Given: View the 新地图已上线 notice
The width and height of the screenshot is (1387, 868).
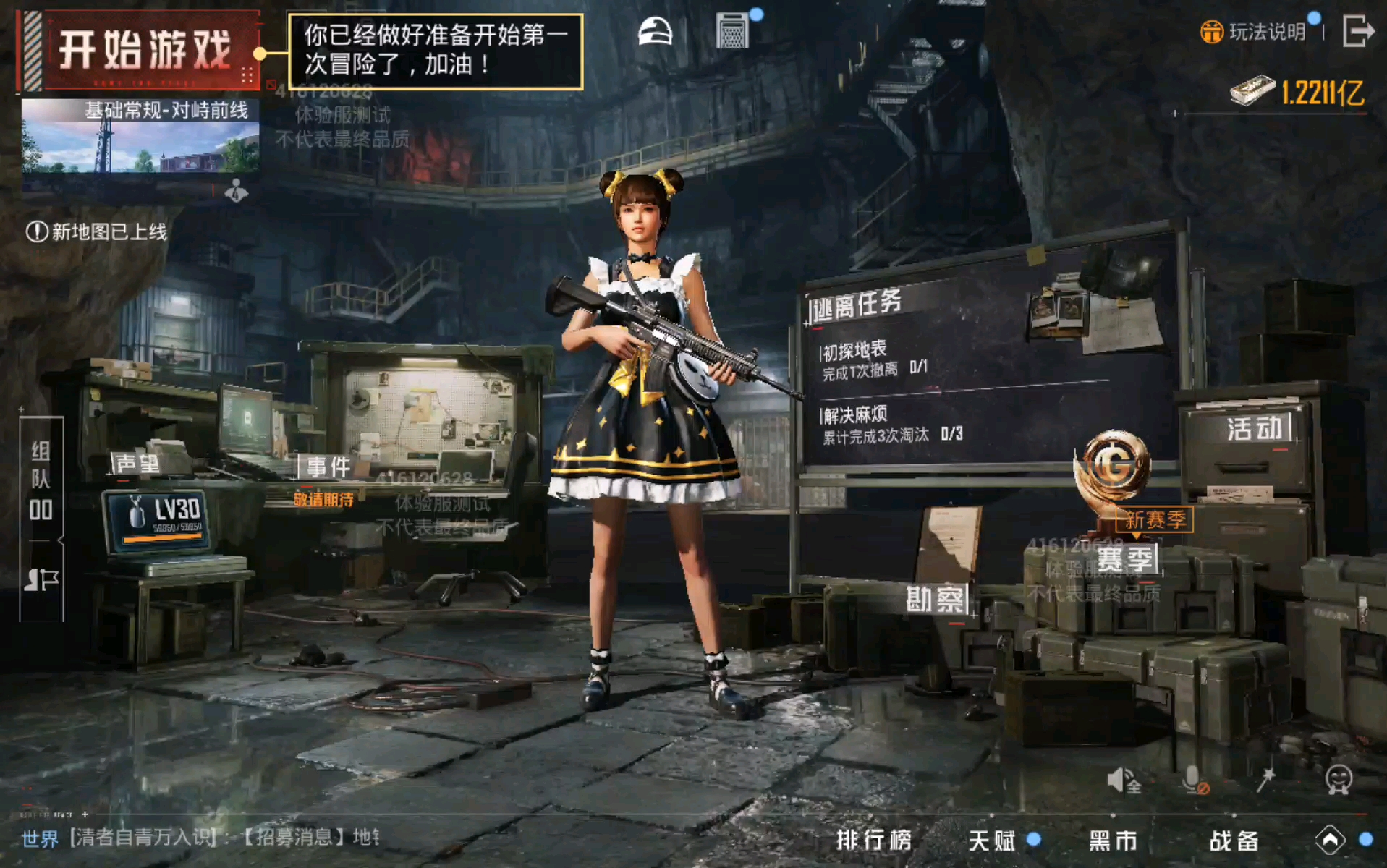Looking at the screenshot, I should click(x=97, y=231).
